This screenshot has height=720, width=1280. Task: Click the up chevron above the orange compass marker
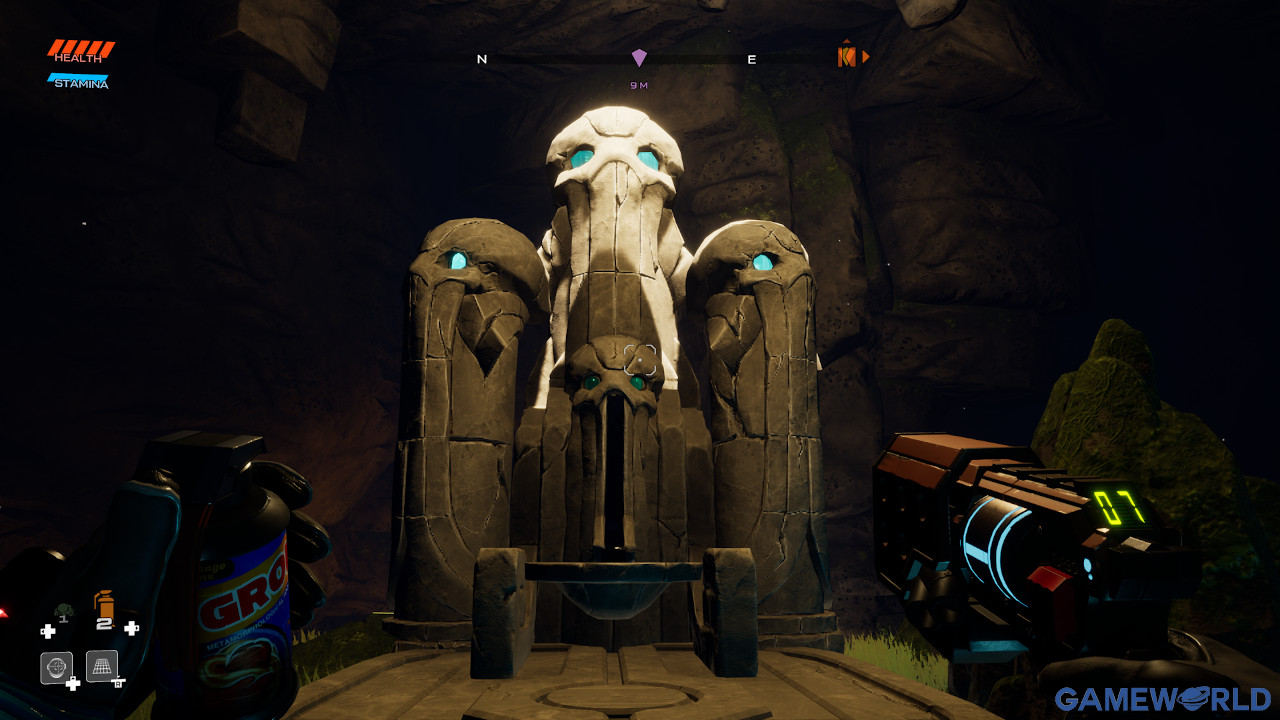click(x=847, y=40)
